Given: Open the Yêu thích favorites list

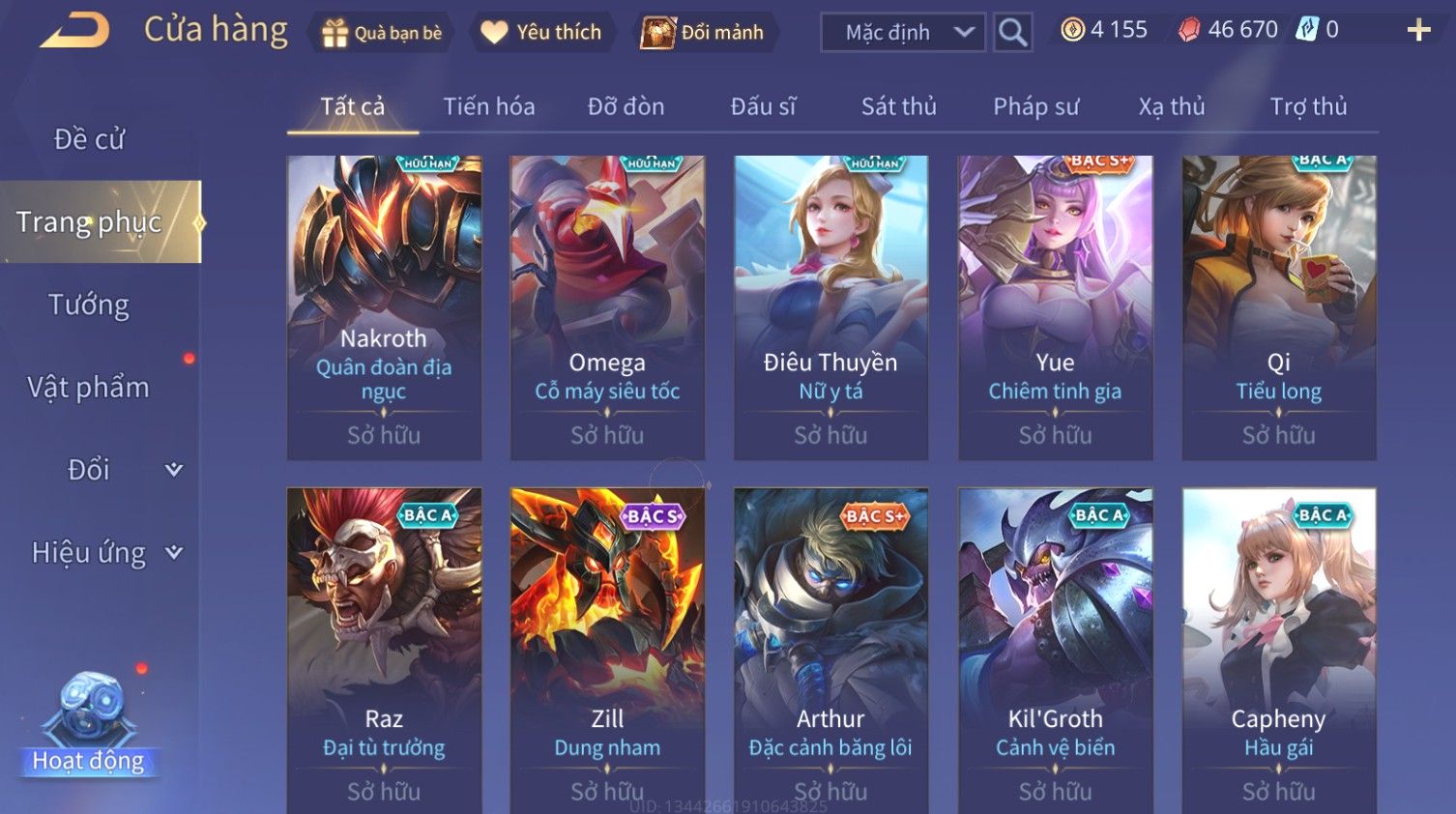Looking at the screenshot, I should click(x=541, y=33).
